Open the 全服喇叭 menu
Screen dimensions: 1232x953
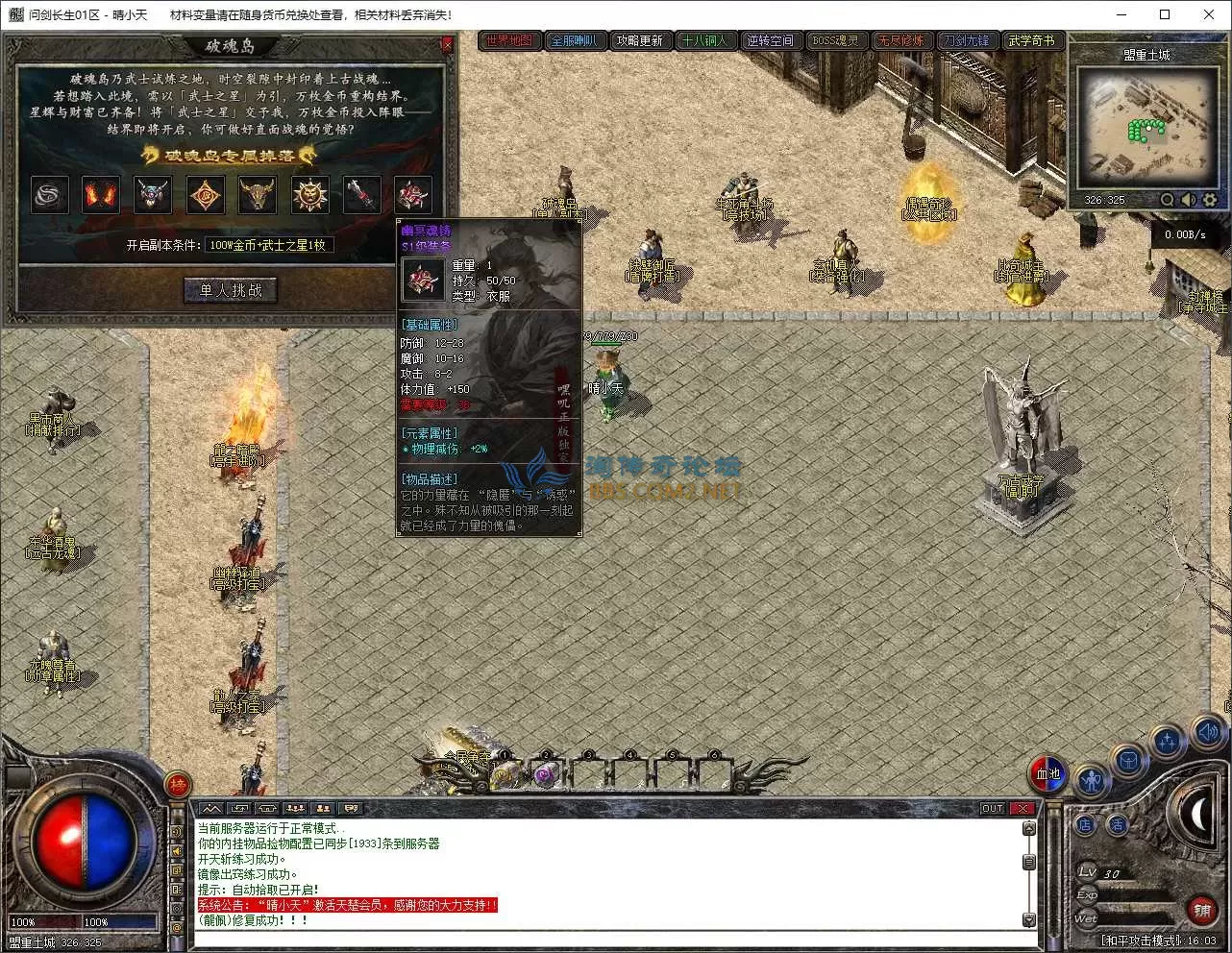[574, 40]
